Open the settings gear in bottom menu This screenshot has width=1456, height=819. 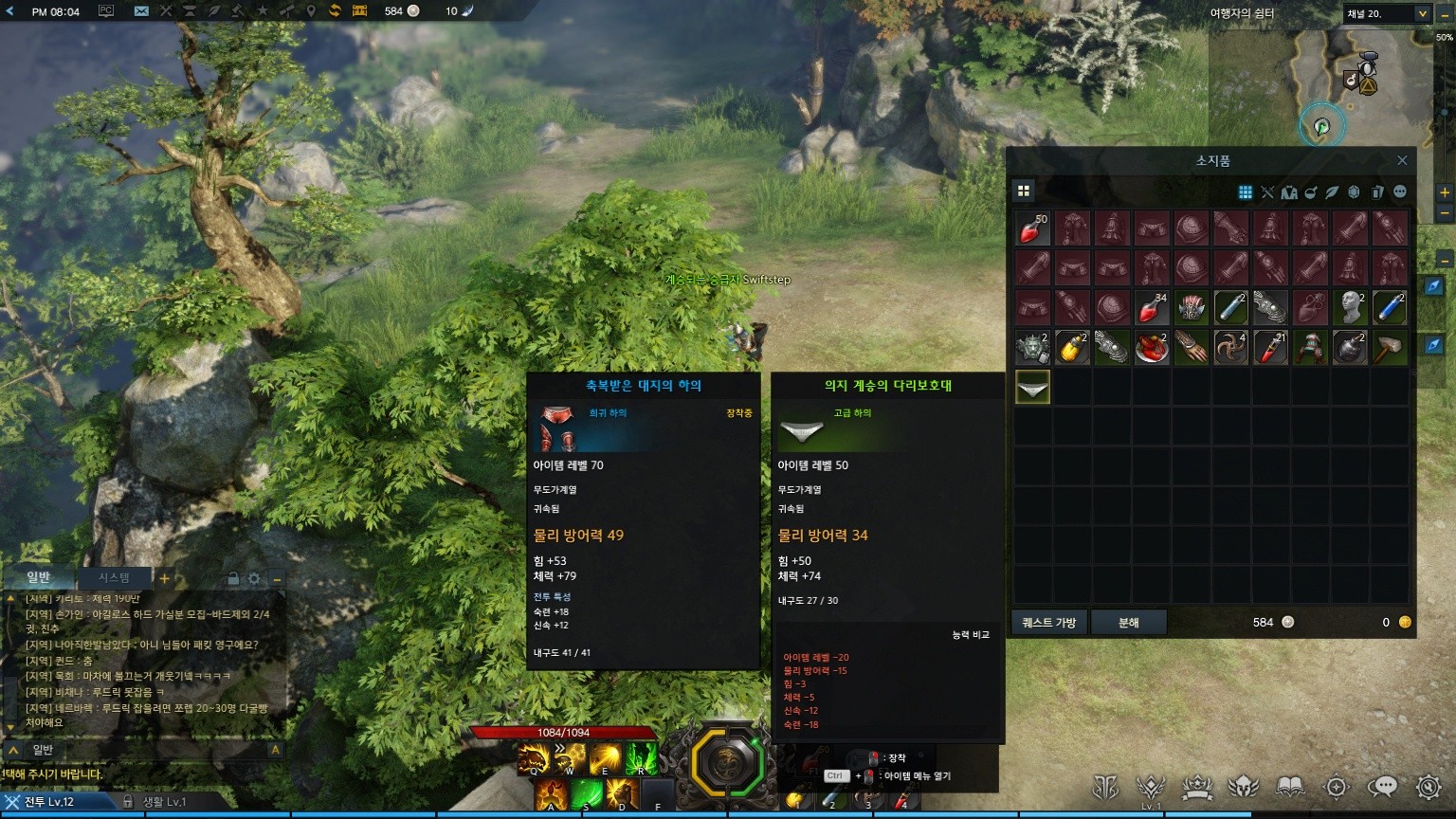coord(1429,787)
